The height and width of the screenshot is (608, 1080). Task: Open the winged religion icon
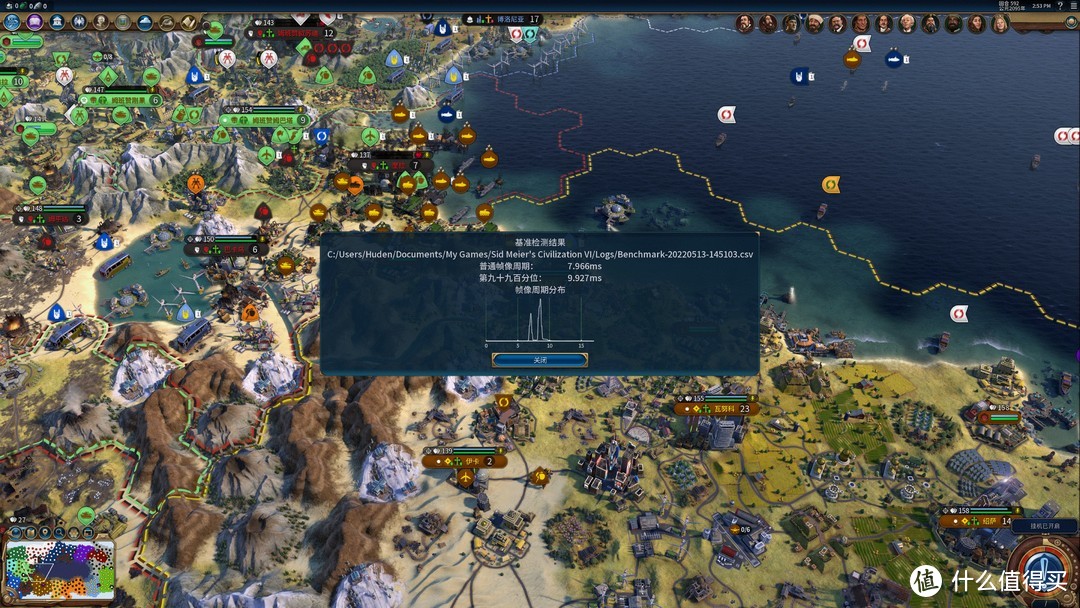tap(79, 22)
